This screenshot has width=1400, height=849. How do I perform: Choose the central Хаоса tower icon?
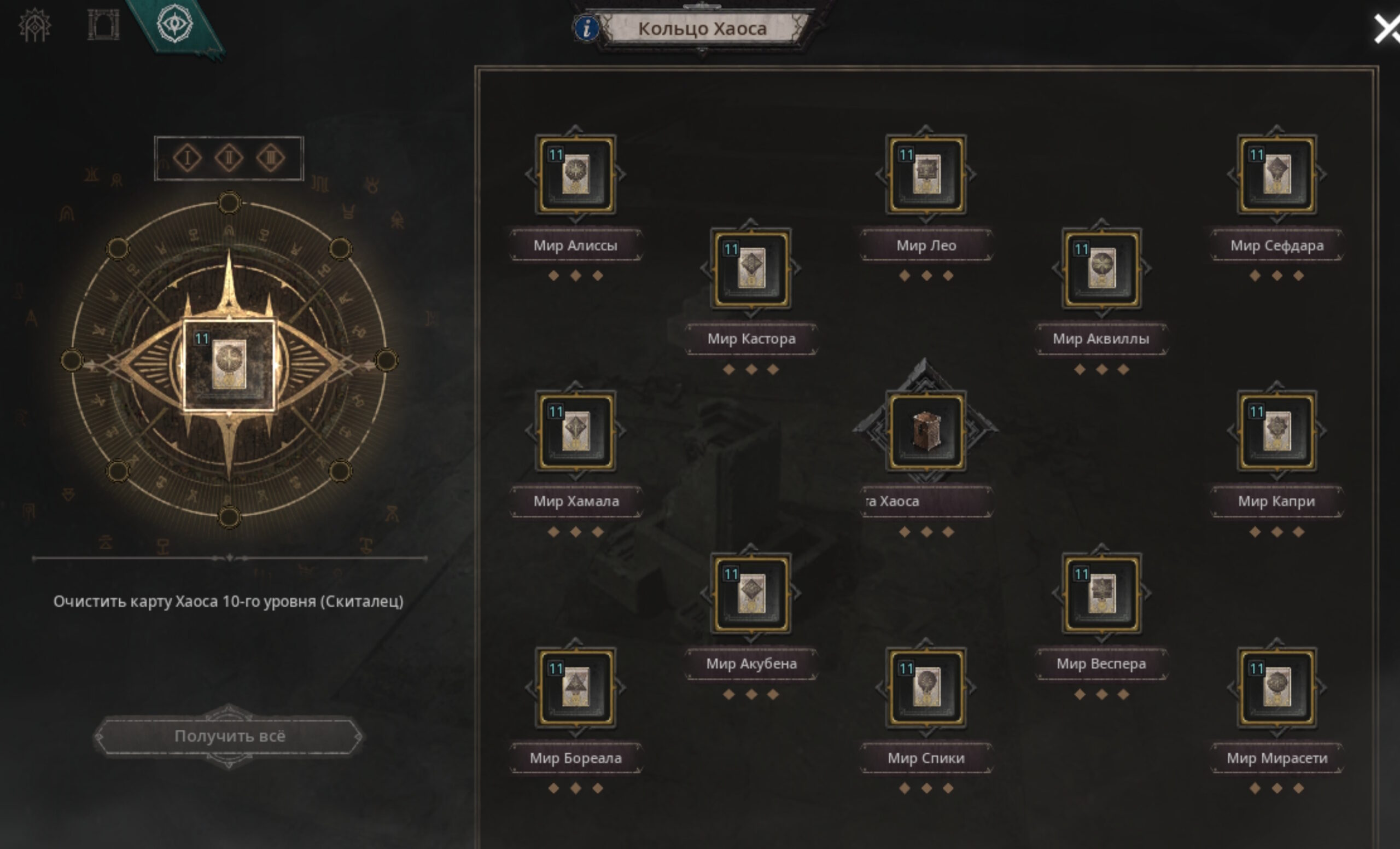pos(925,431)
